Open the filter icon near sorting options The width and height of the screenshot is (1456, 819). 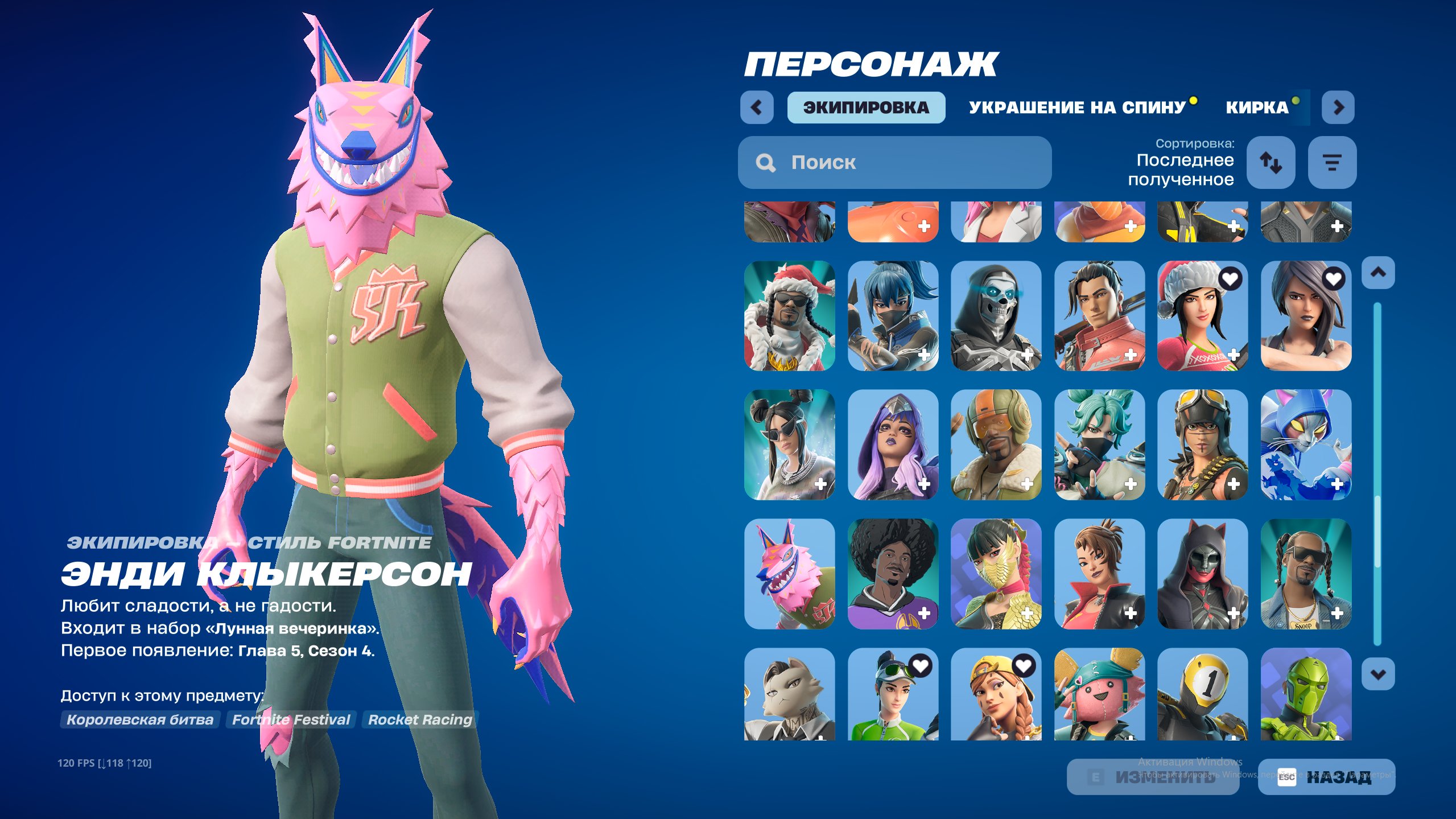pyautogui.click(x=1333, y=163)
